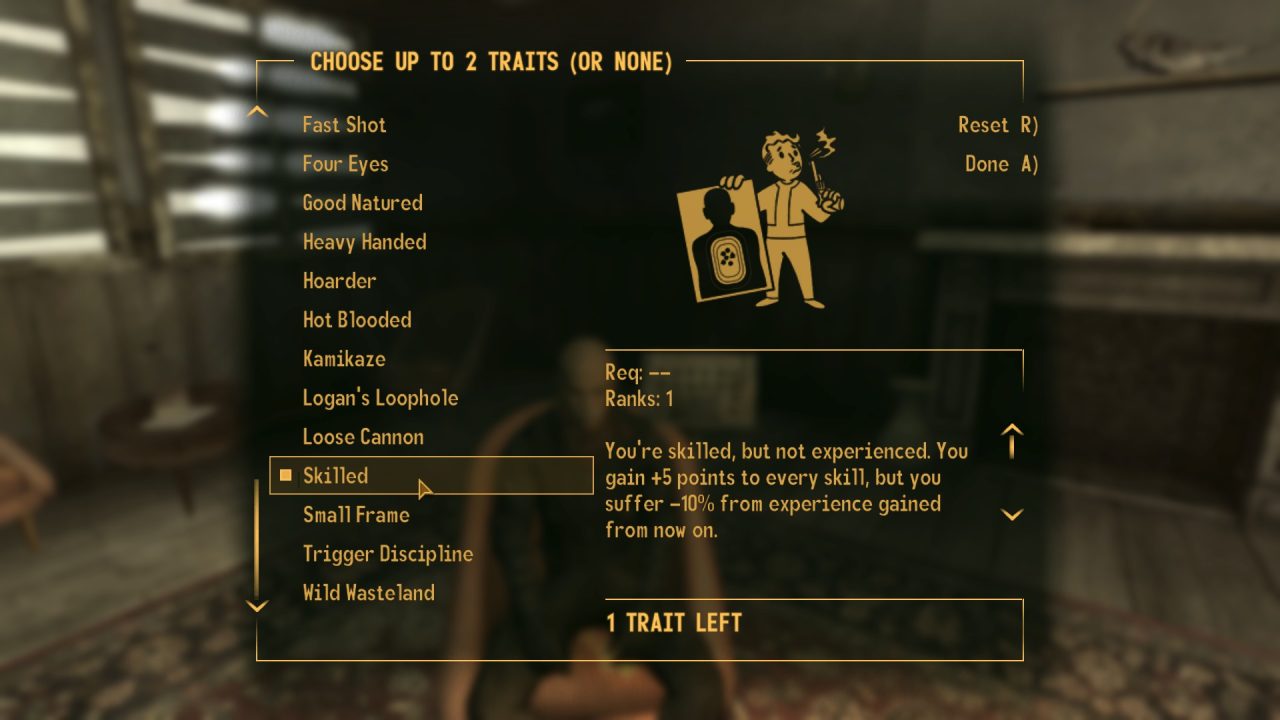The height and width of the screenshot is (720, 1280).
Task: Choose the Good Natured trait
Action: [x=362, y=202]
